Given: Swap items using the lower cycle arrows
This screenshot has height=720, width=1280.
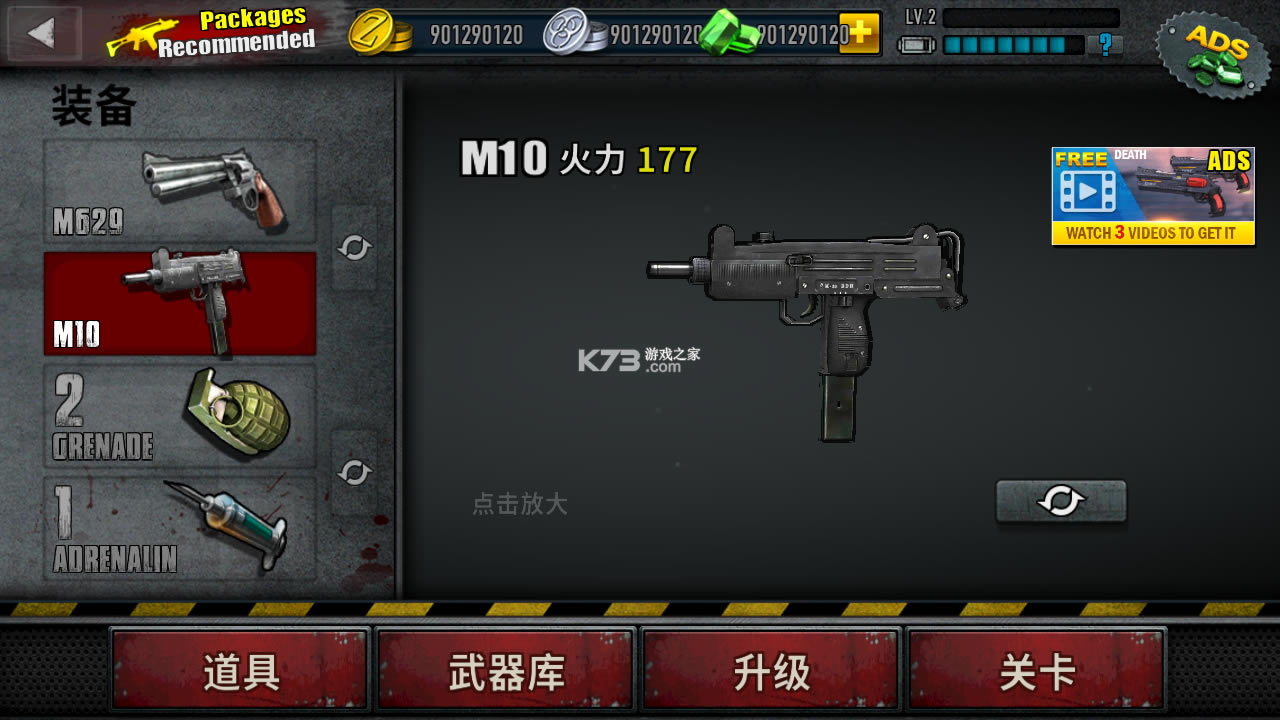Looking at the screenshot, I should click(355, 472).
